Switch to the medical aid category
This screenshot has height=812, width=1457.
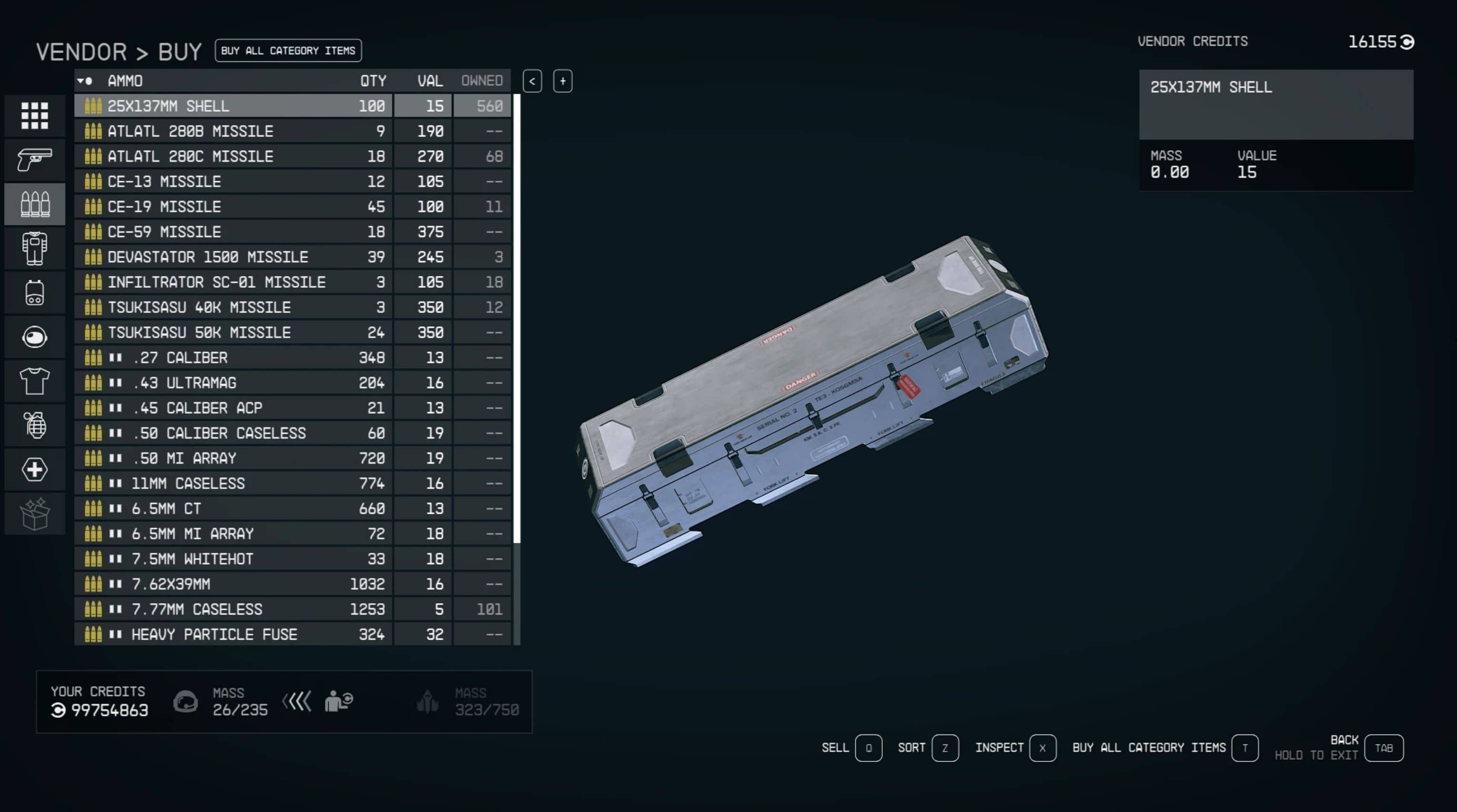(x=35, y=470)
